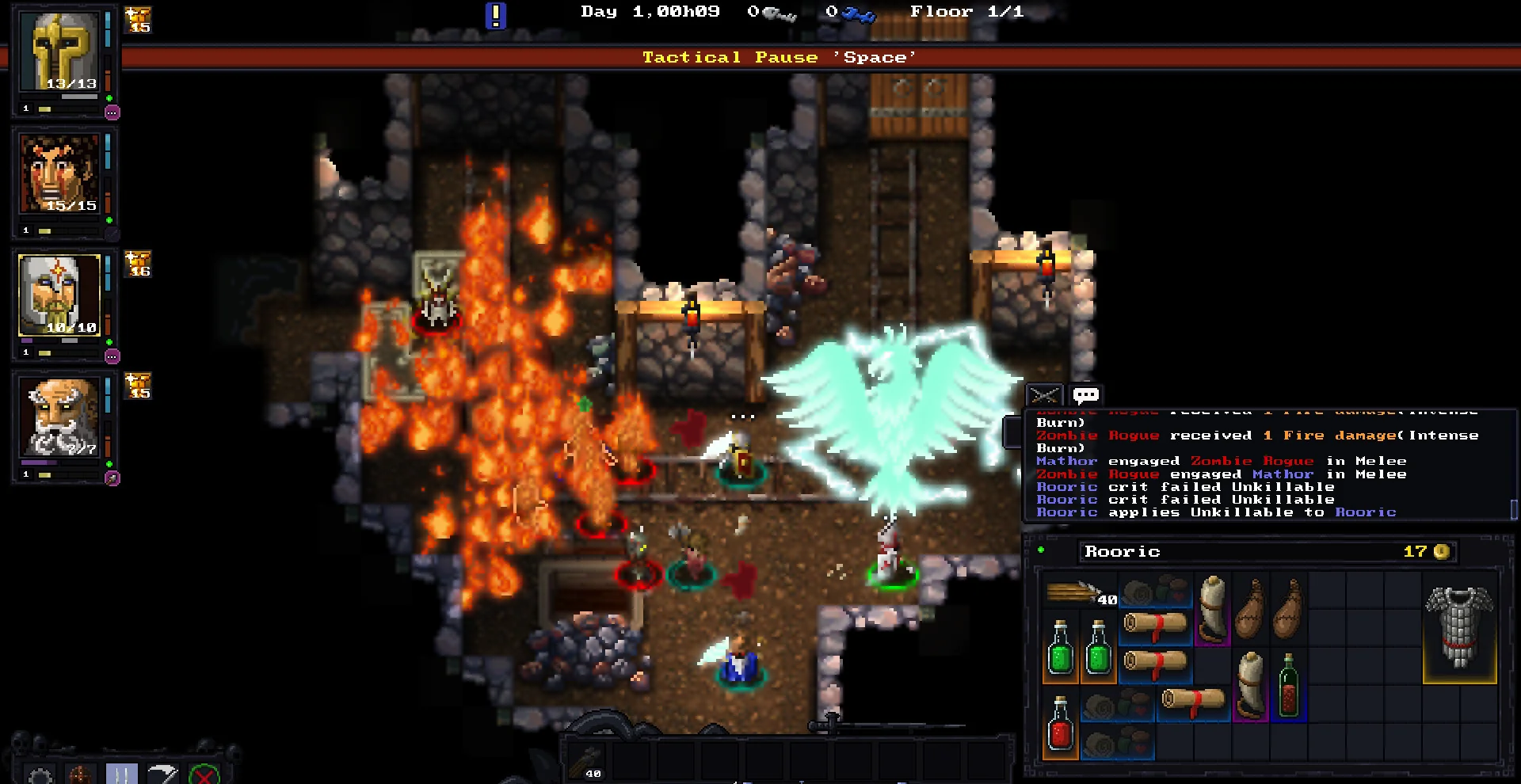Use the red potion flask
Screen dimensions: 1521x784
point(1060,725)
